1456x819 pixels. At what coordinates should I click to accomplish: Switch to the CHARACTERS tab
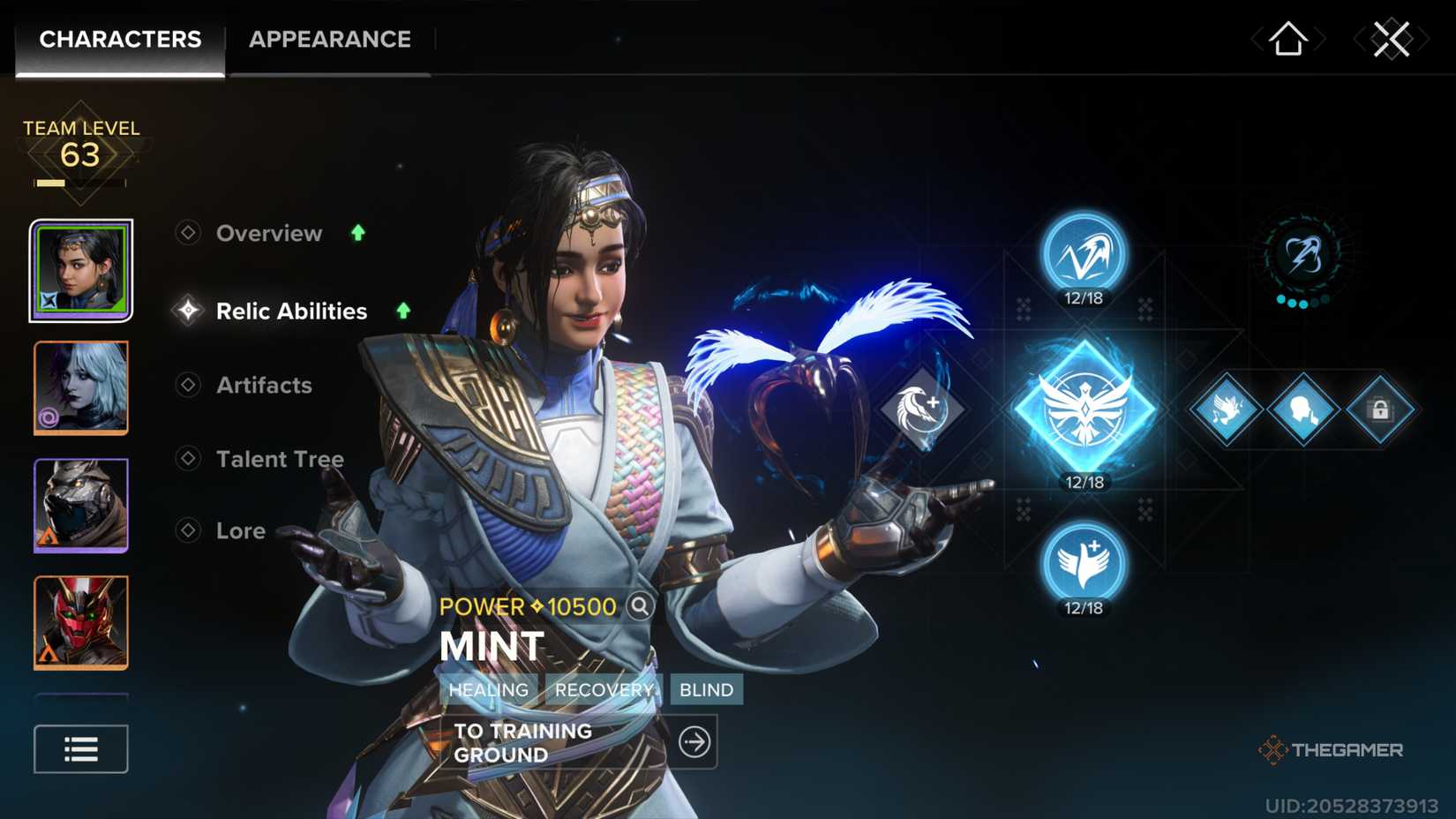[120, 39]
